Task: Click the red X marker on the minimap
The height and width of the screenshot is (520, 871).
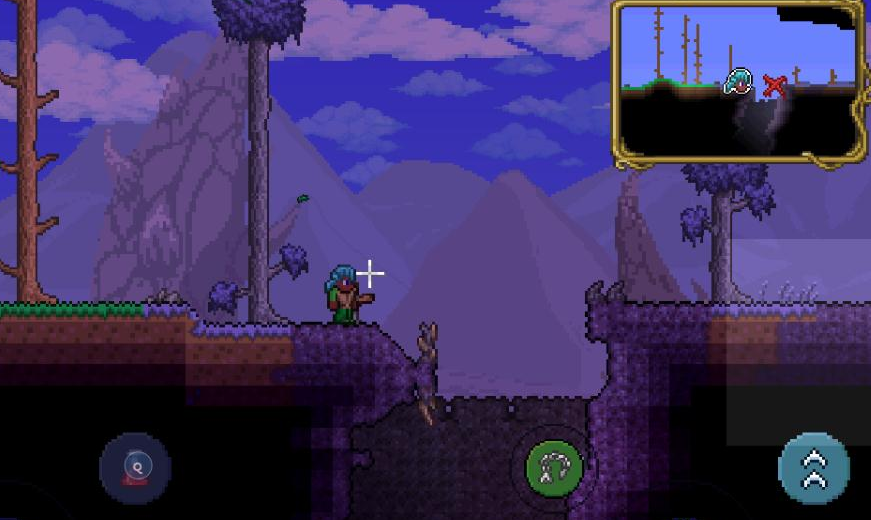Action: click(773, 86)
